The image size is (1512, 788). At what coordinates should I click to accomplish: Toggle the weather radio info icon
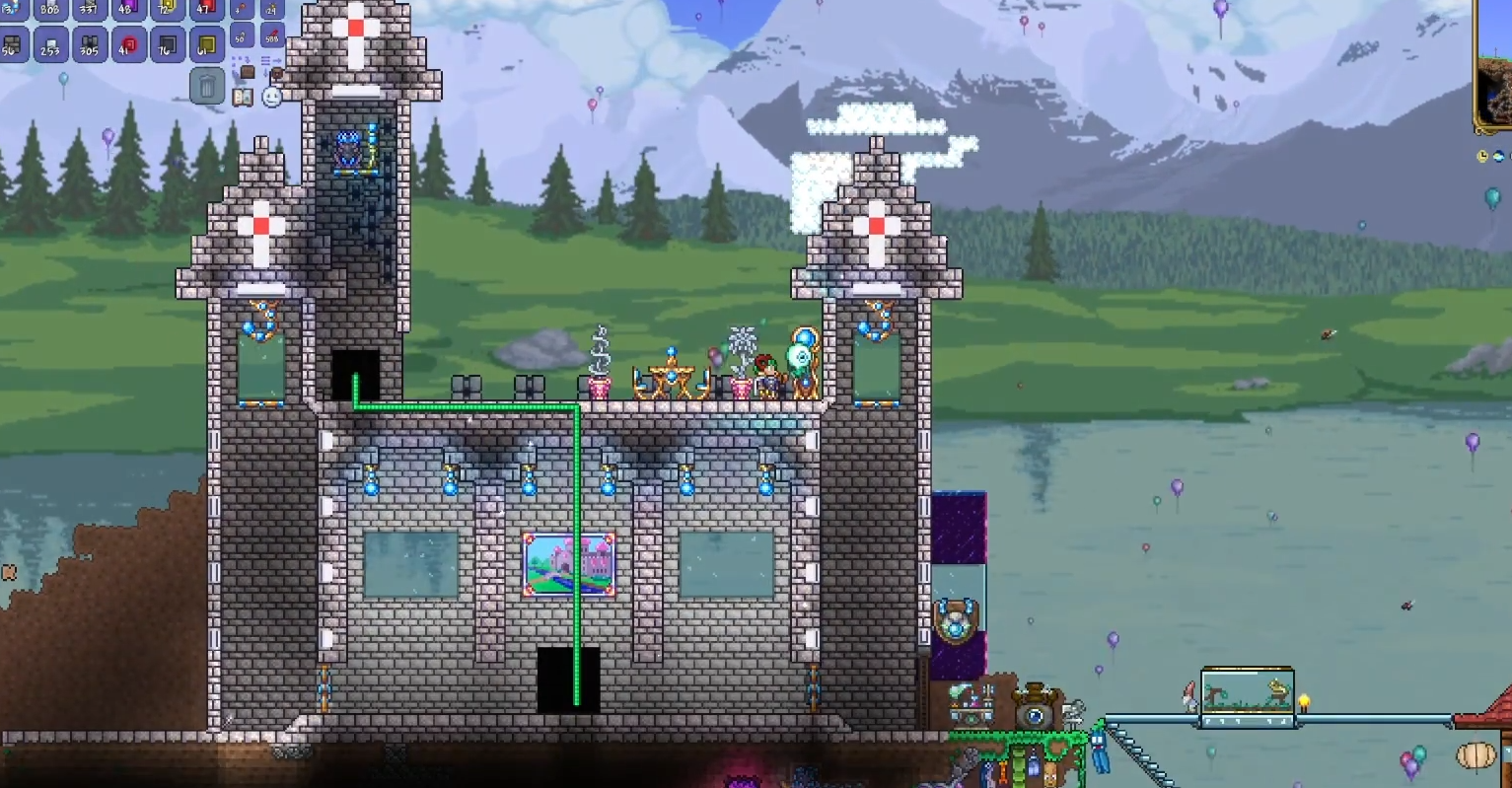(1499, 156)
